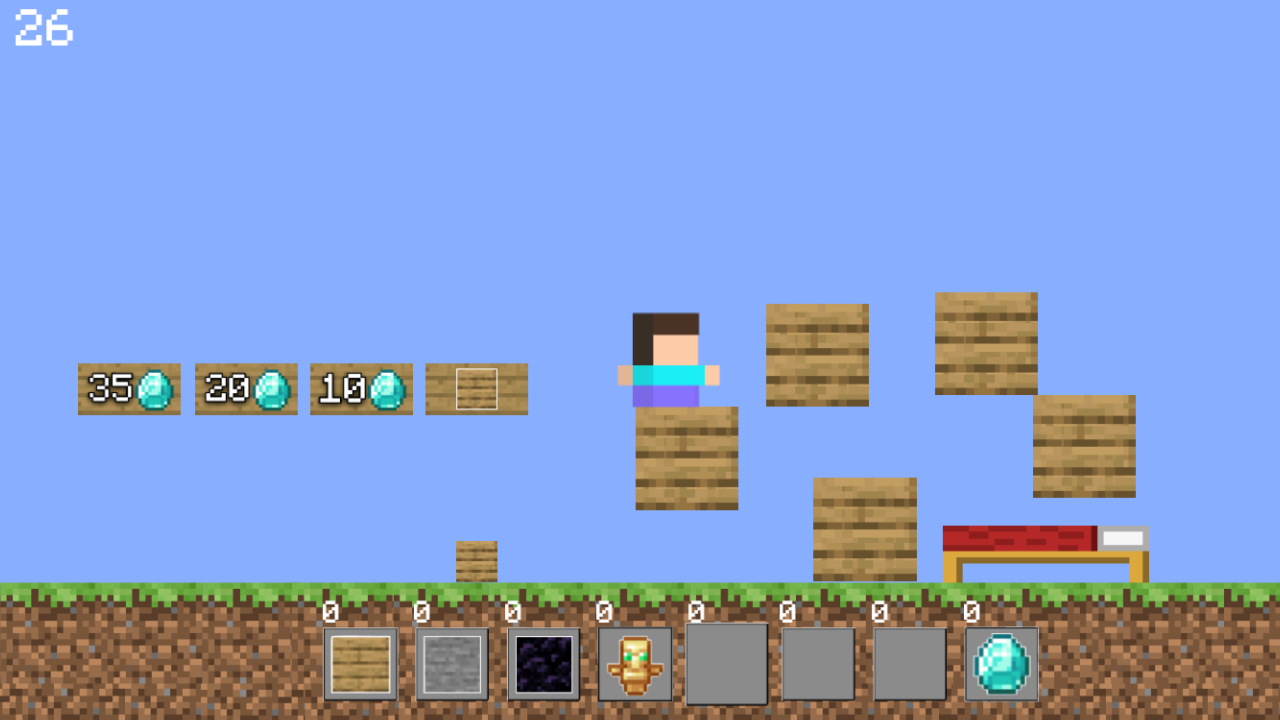Select the Totem of Undying in the hotbar

tap(635, 663)
